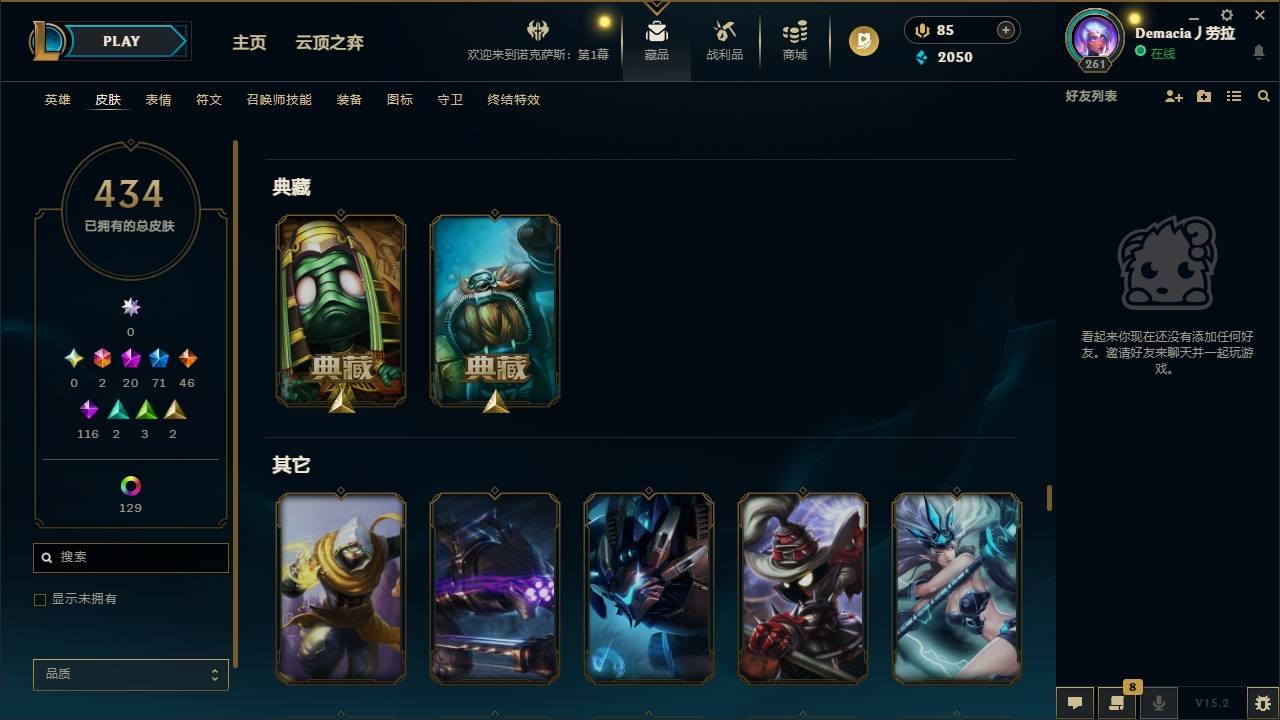Open the 商城 store icon
Viewport: 1280px width, 720px height.
point(794,40)
